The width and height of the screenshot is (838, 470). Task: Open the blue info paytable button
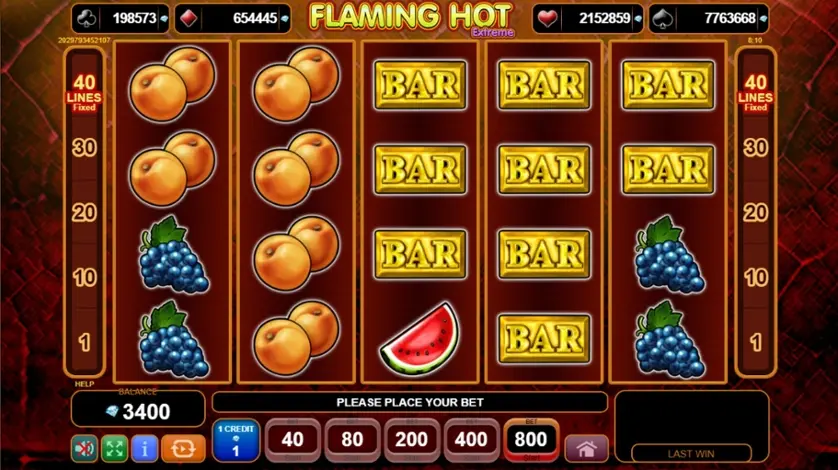click(147, 448)
